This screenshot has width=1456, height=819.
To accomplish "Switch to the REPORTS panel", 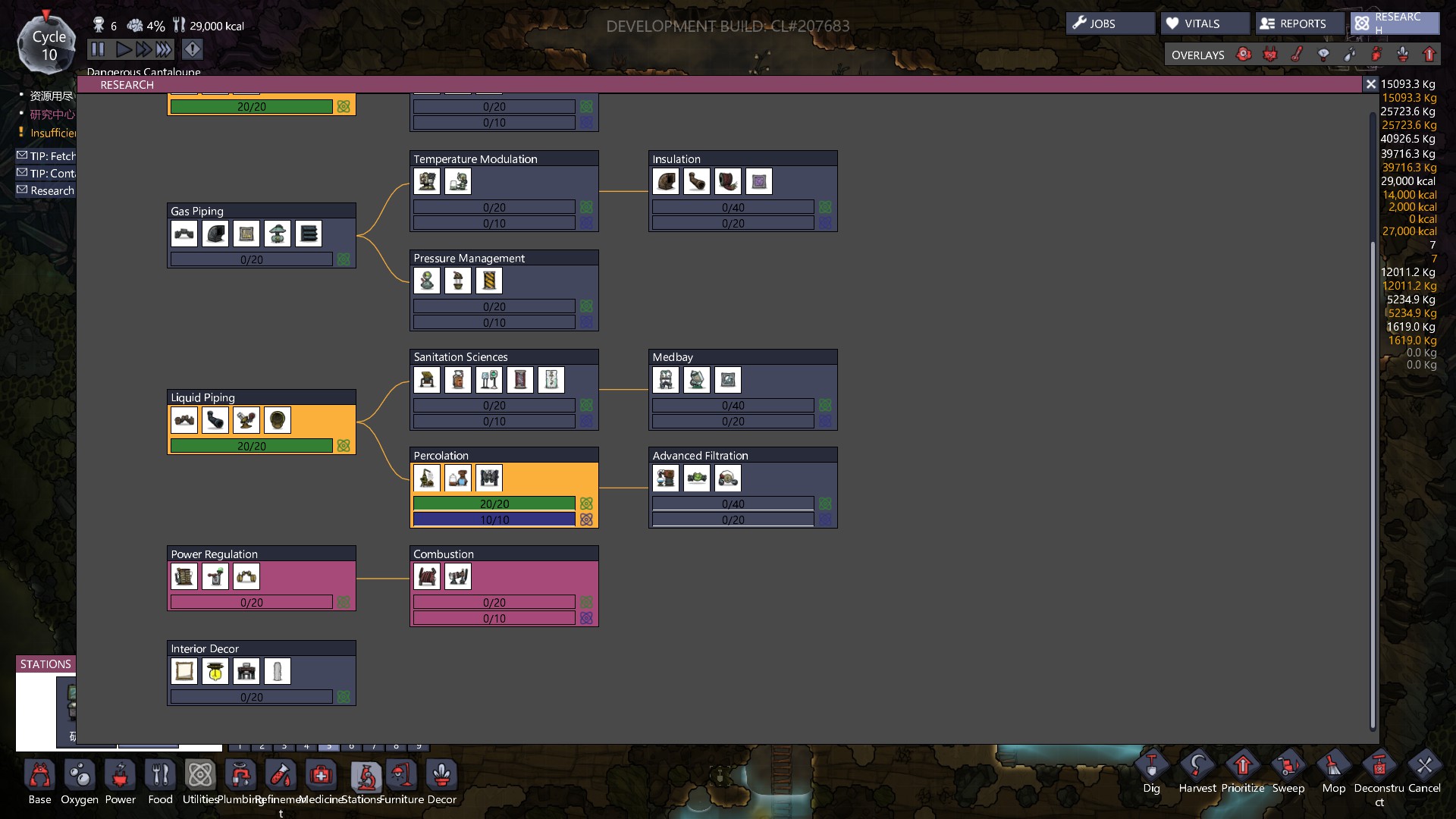I will 1298,24.
